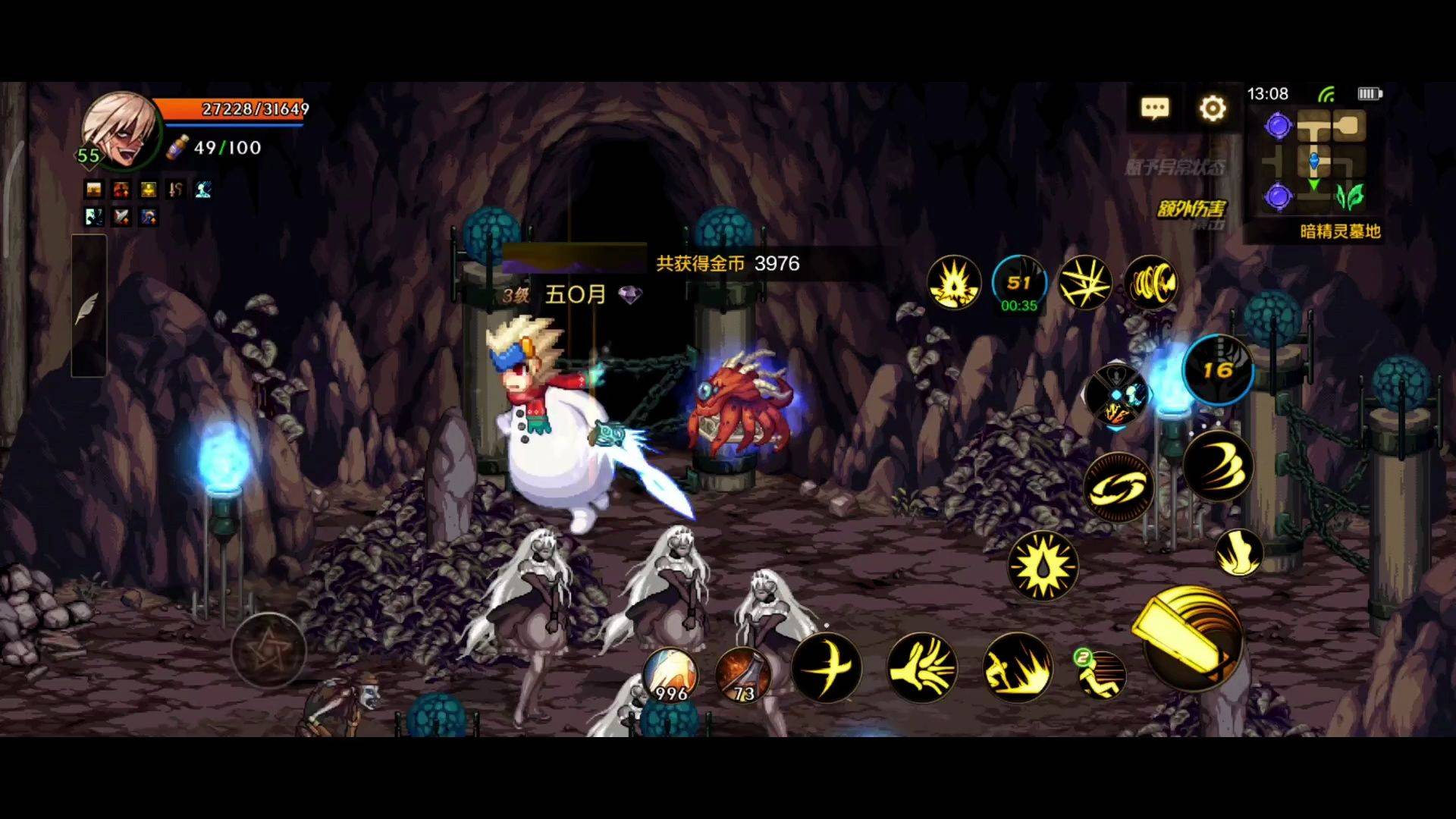Image resolution: width=1456 pixels, height=819 pixels.
Task: Open the feather side panel tab
Action: click(88, 306)
